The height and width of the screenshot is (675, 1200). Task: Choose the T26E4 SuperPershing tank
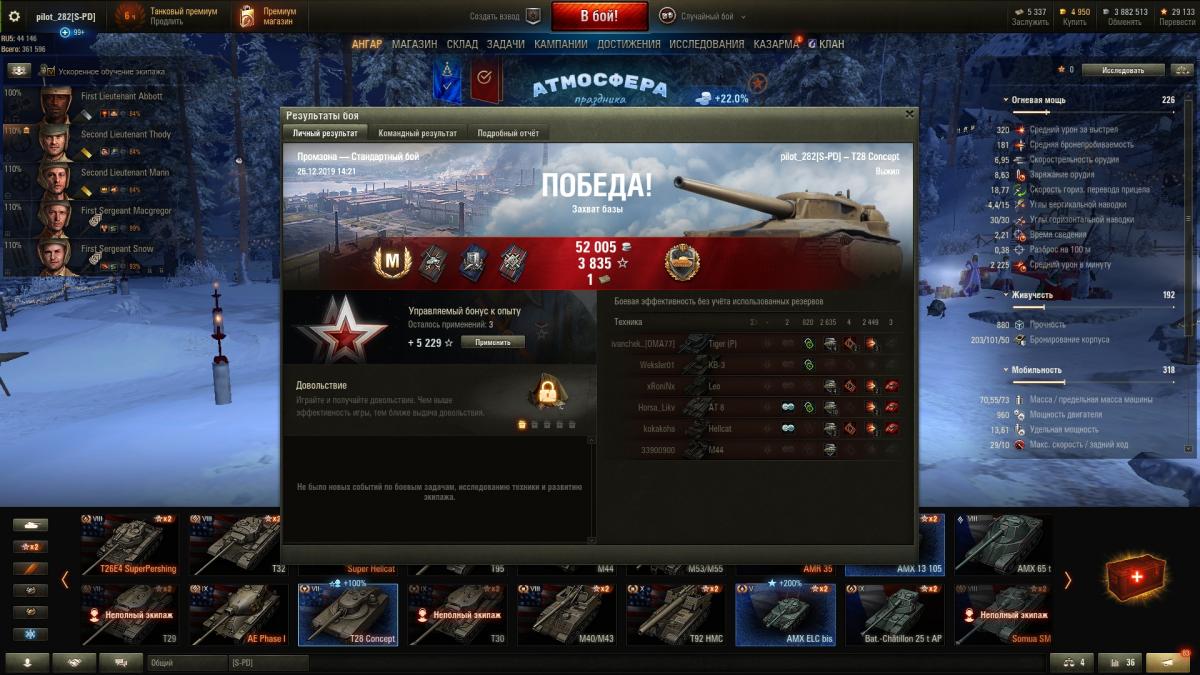(130, 545)
